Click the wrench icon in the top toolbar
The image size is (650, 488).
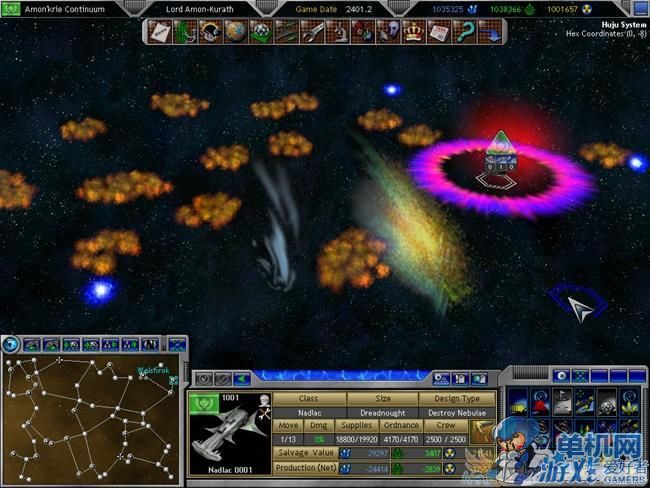[311, 33]
